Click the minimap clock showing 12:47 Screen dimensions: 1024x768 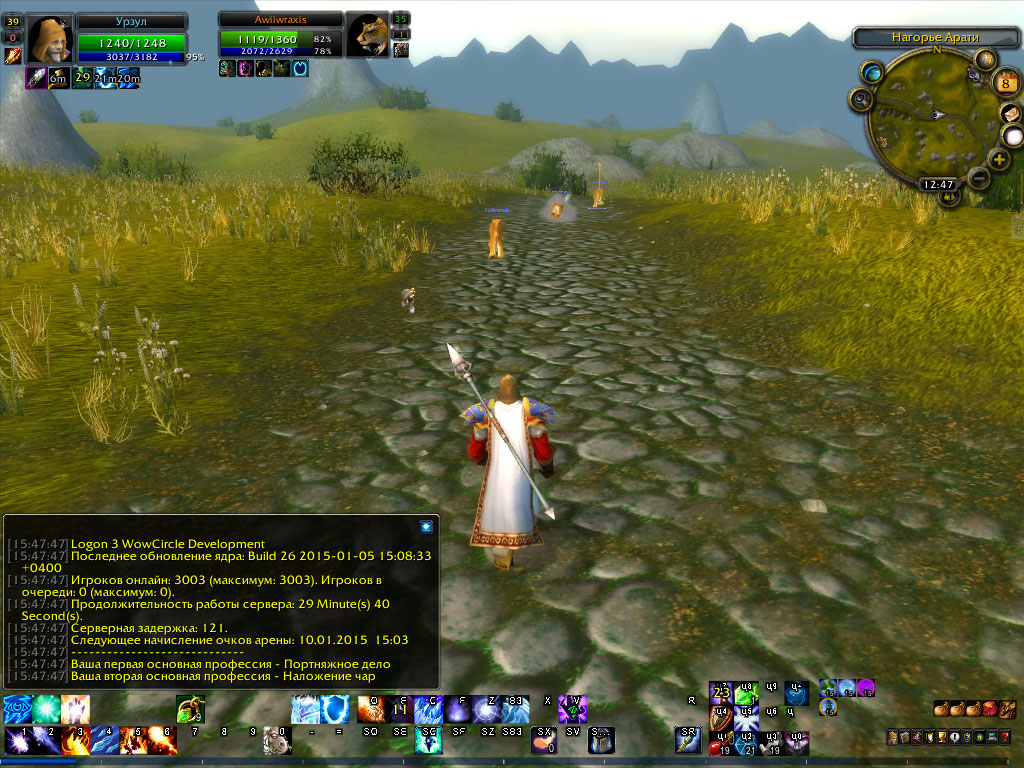tap(938, 184)
